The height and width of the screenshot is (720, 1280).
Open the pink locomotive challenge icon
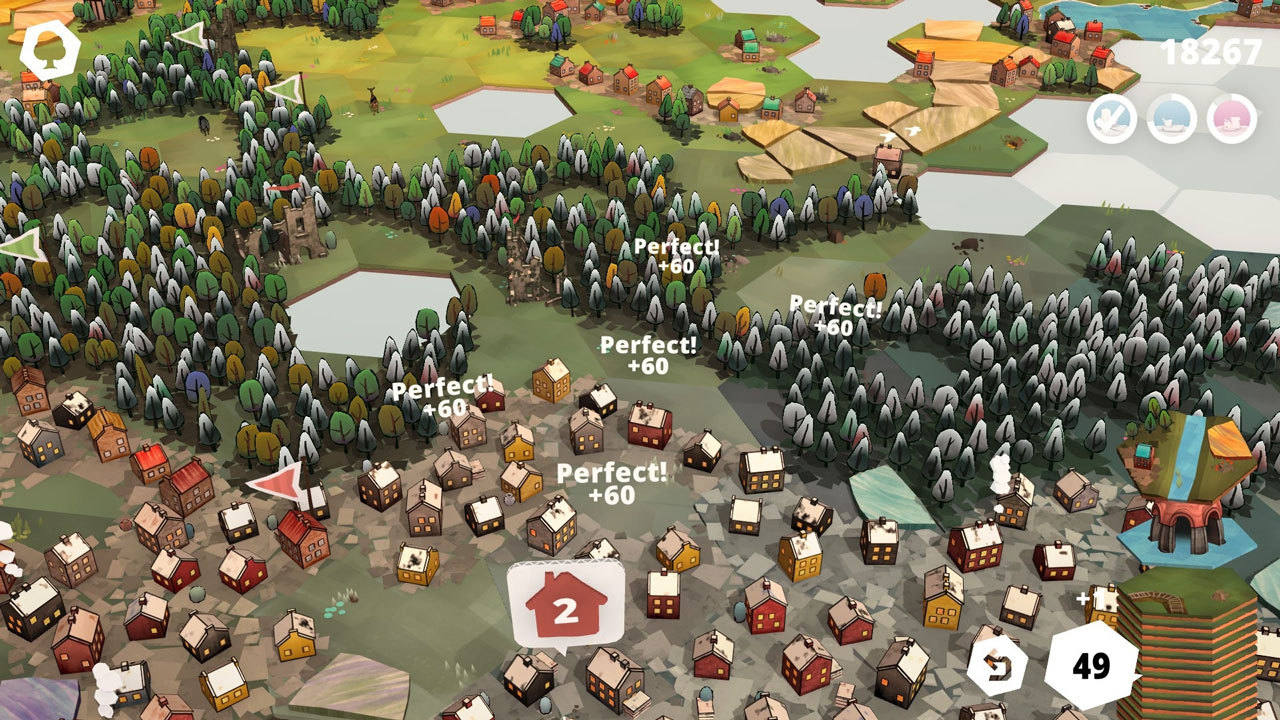[x=1231, y=119]
